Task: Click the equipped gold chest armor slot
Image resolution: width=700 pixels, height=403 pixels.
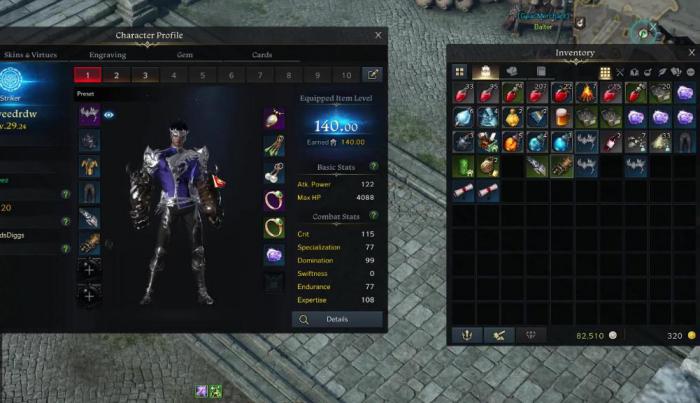Action: 90,166
